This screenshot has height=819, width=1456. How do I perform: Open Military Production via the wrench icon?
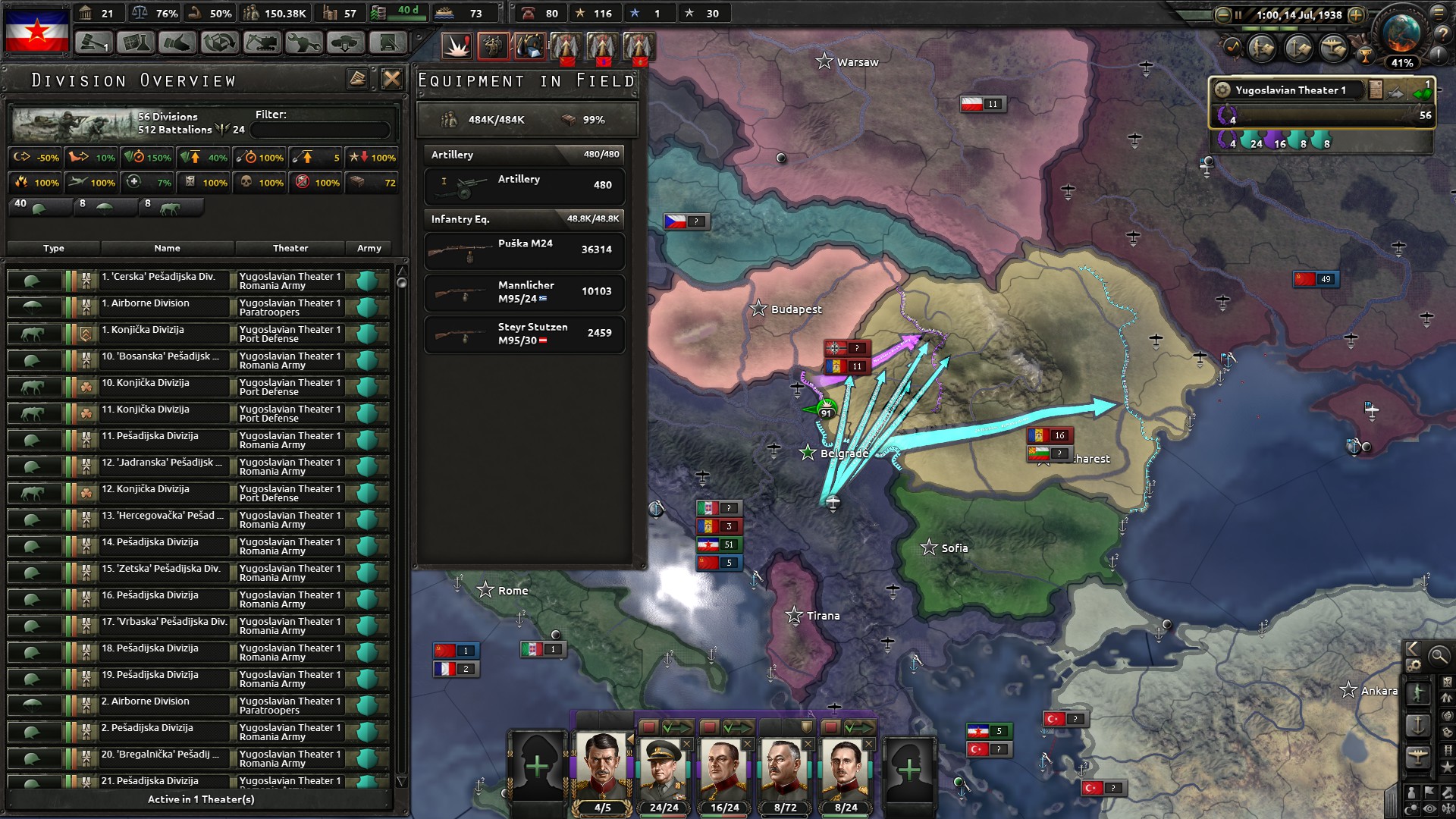pos(304,42)
